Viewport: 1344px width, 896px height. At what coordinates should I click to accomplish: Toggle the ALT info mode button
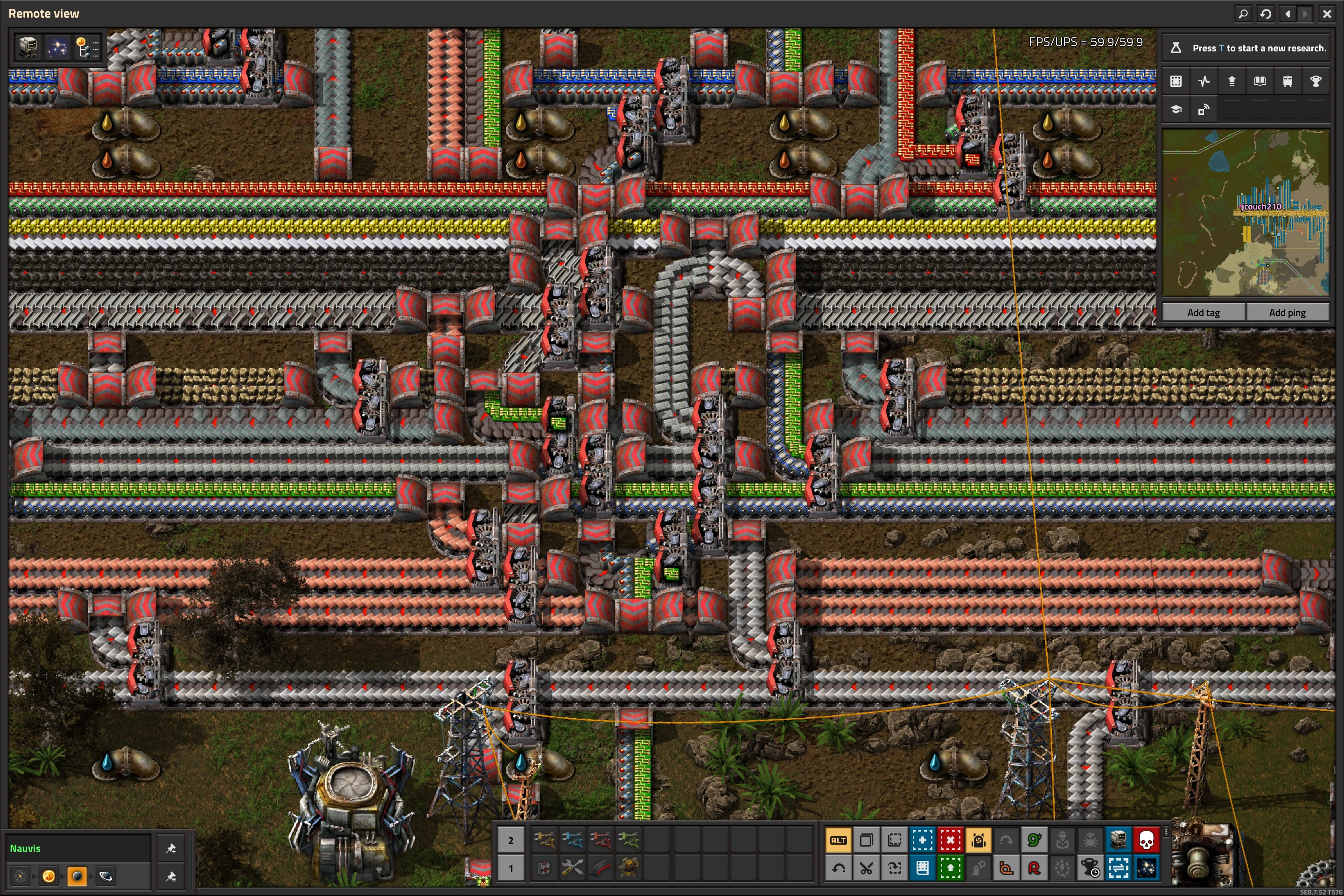[838, 840]
